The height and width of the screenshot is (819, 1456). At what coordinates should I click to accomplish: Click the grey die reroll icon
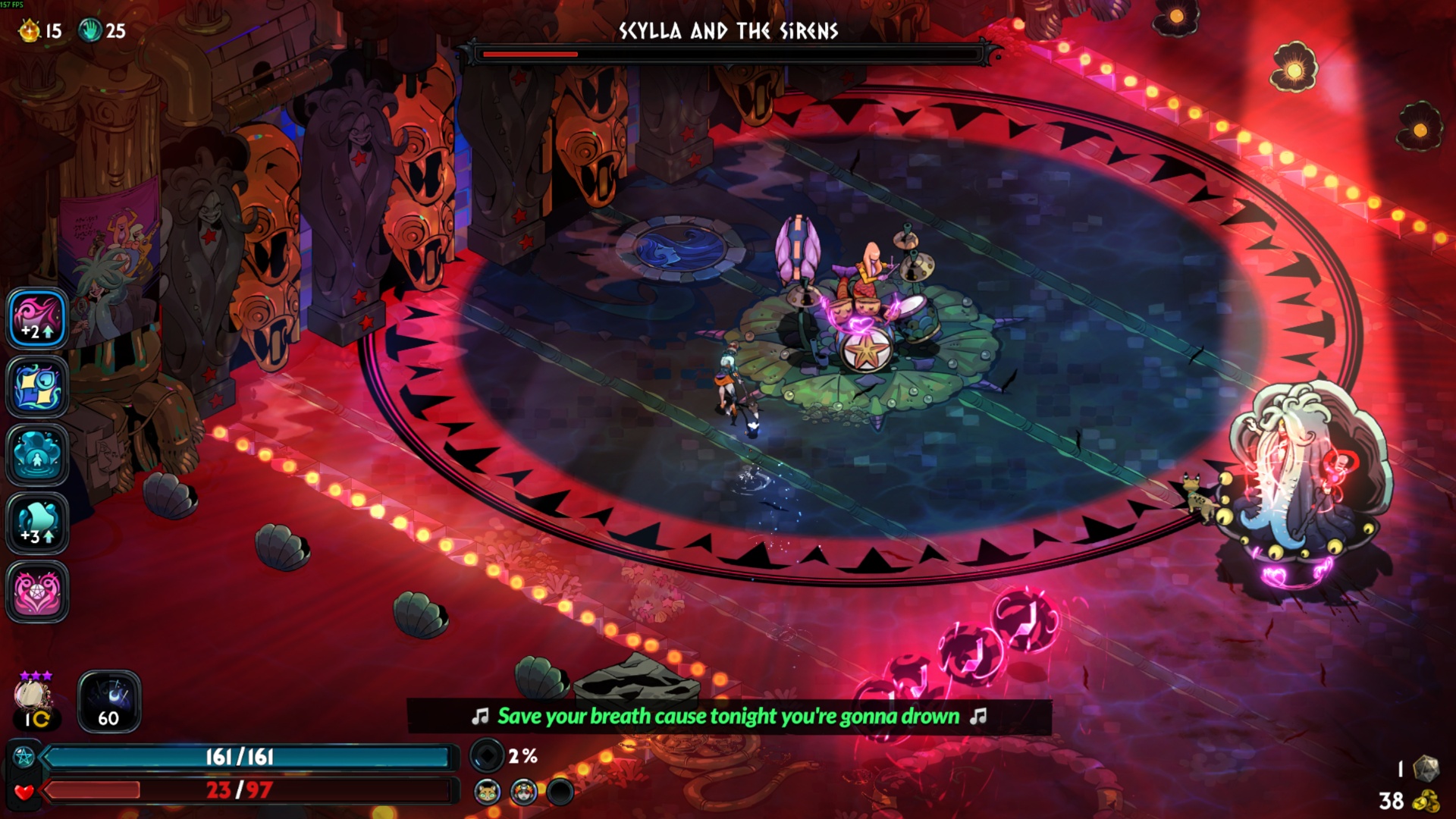coord(1426,768)
